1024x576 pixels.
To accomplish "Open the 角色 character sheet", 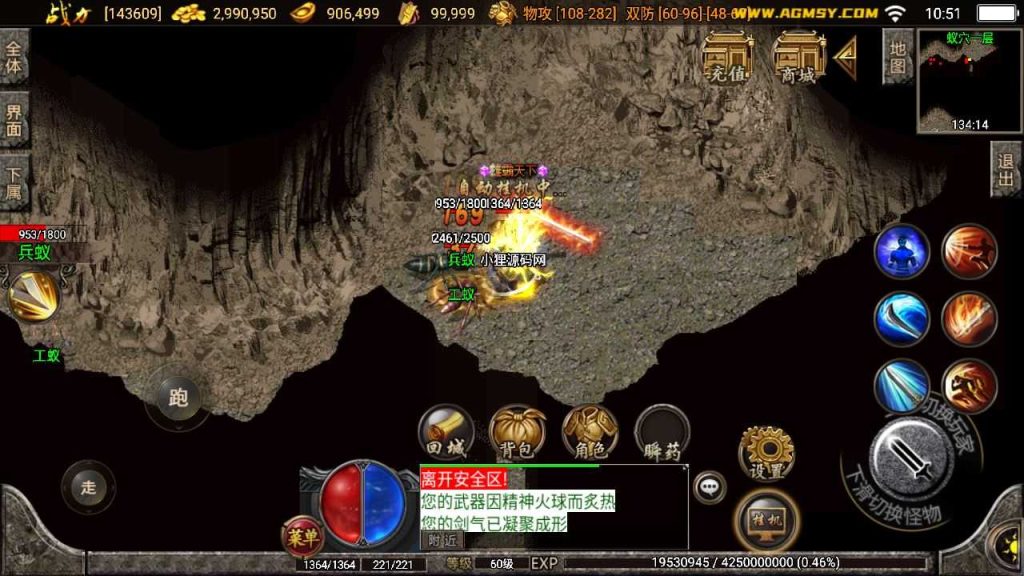I will 589,431.
